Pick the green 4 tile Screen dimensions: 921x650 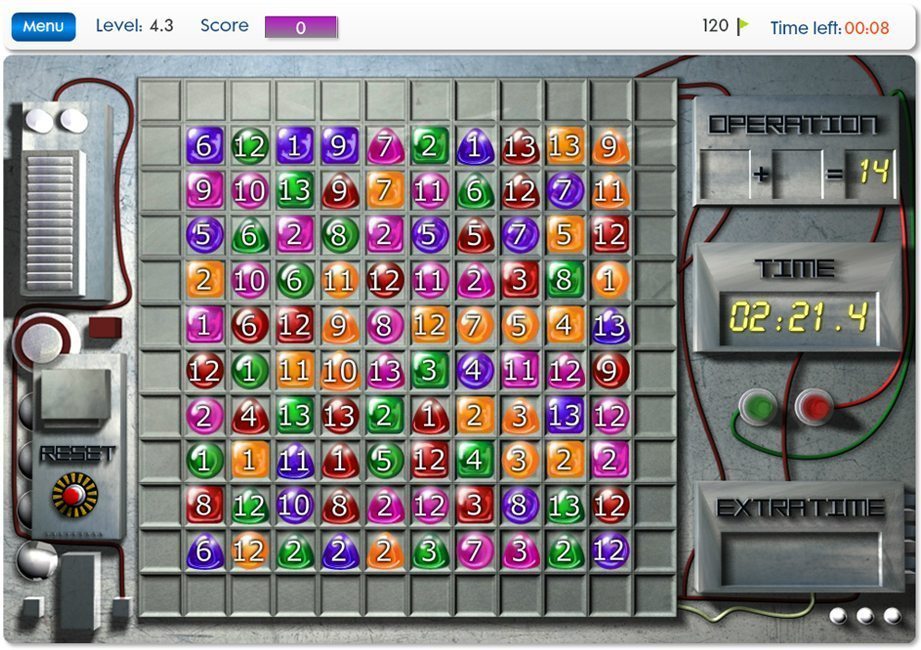click(x=474, y=461)
